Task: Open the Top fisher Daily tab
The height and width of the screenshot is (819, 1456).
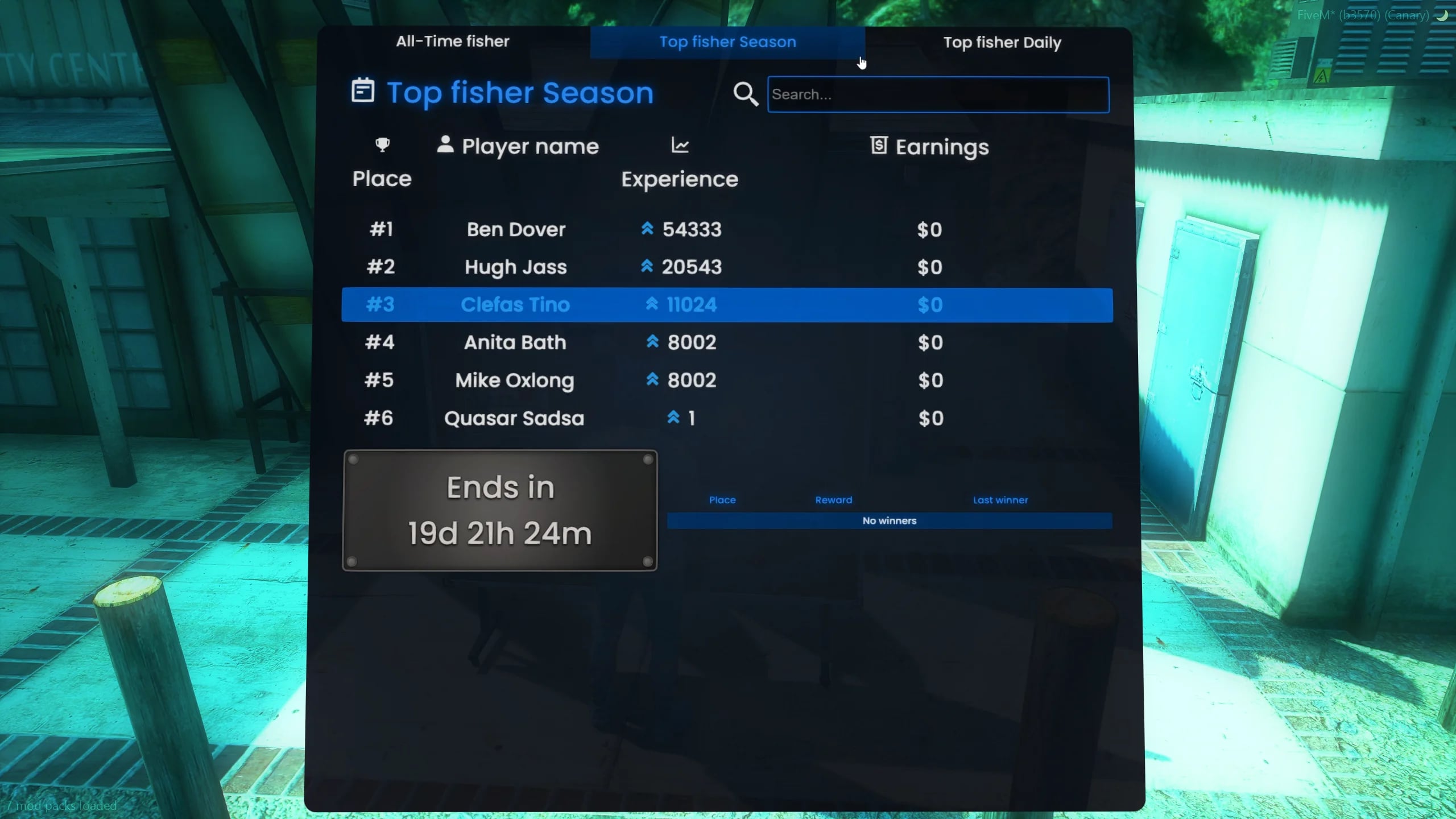Action: coord(1002,42)
